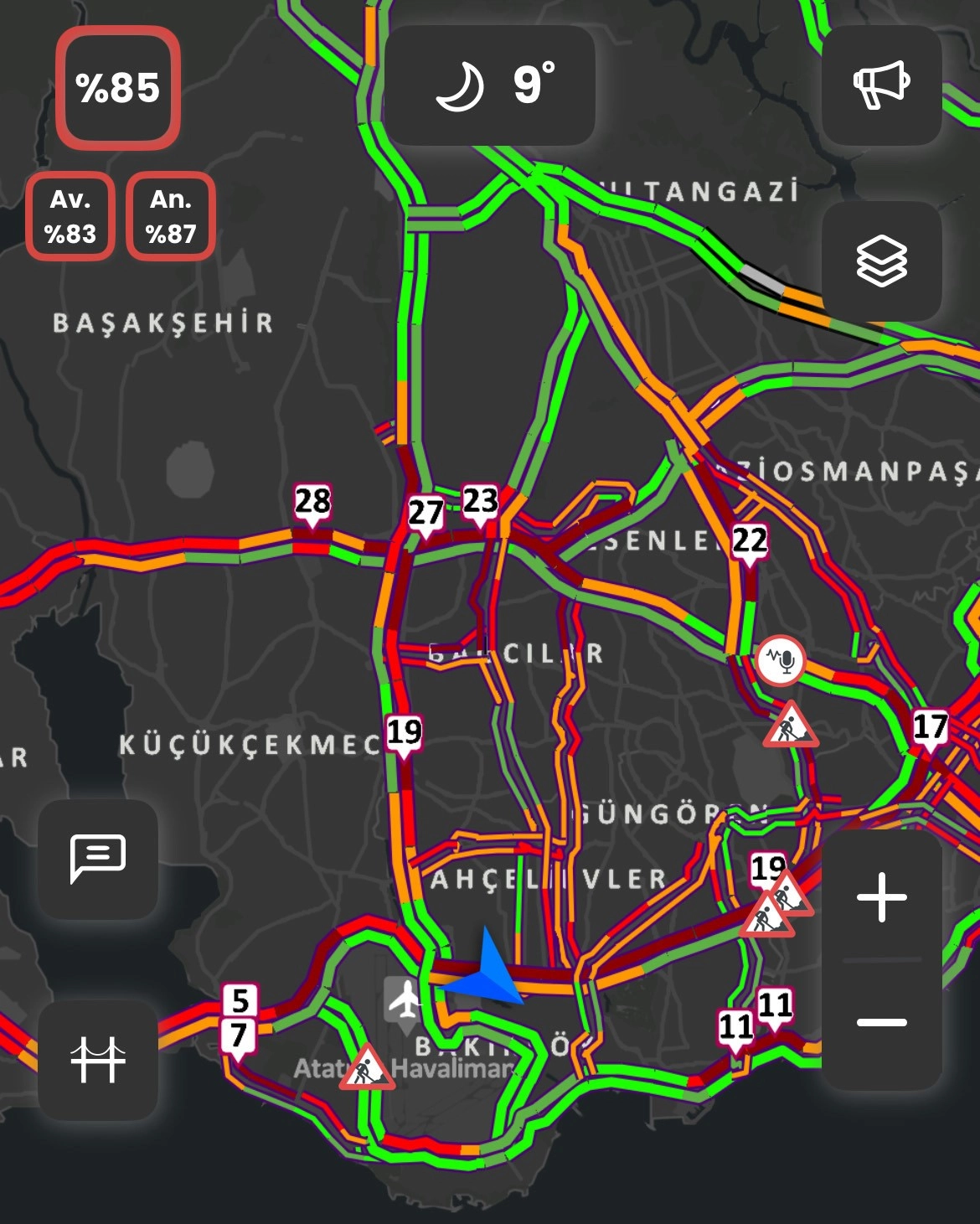Select the marker labeled 7
The width and height of the screenshot is (980, 1224).
pos(238,1036)
